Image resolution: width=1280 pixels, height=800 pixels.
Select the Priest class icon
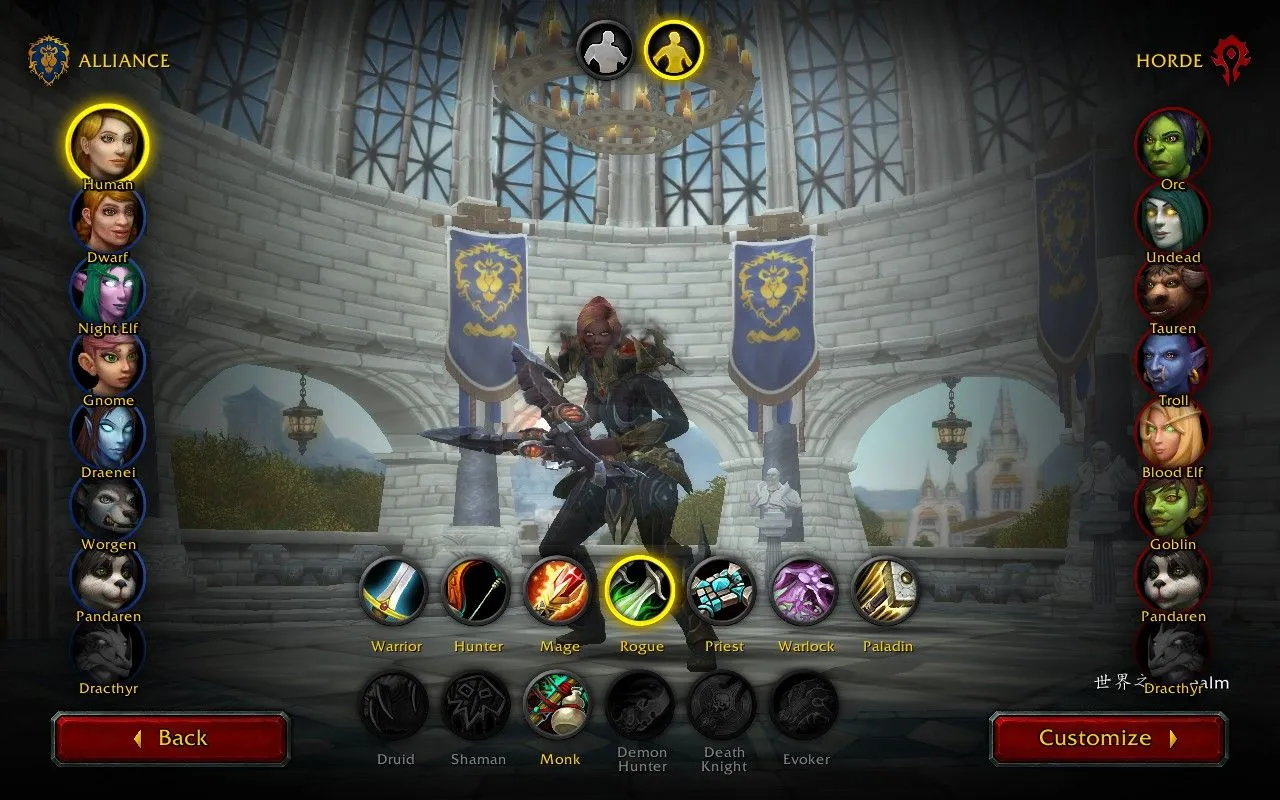(x=722, y=591)
